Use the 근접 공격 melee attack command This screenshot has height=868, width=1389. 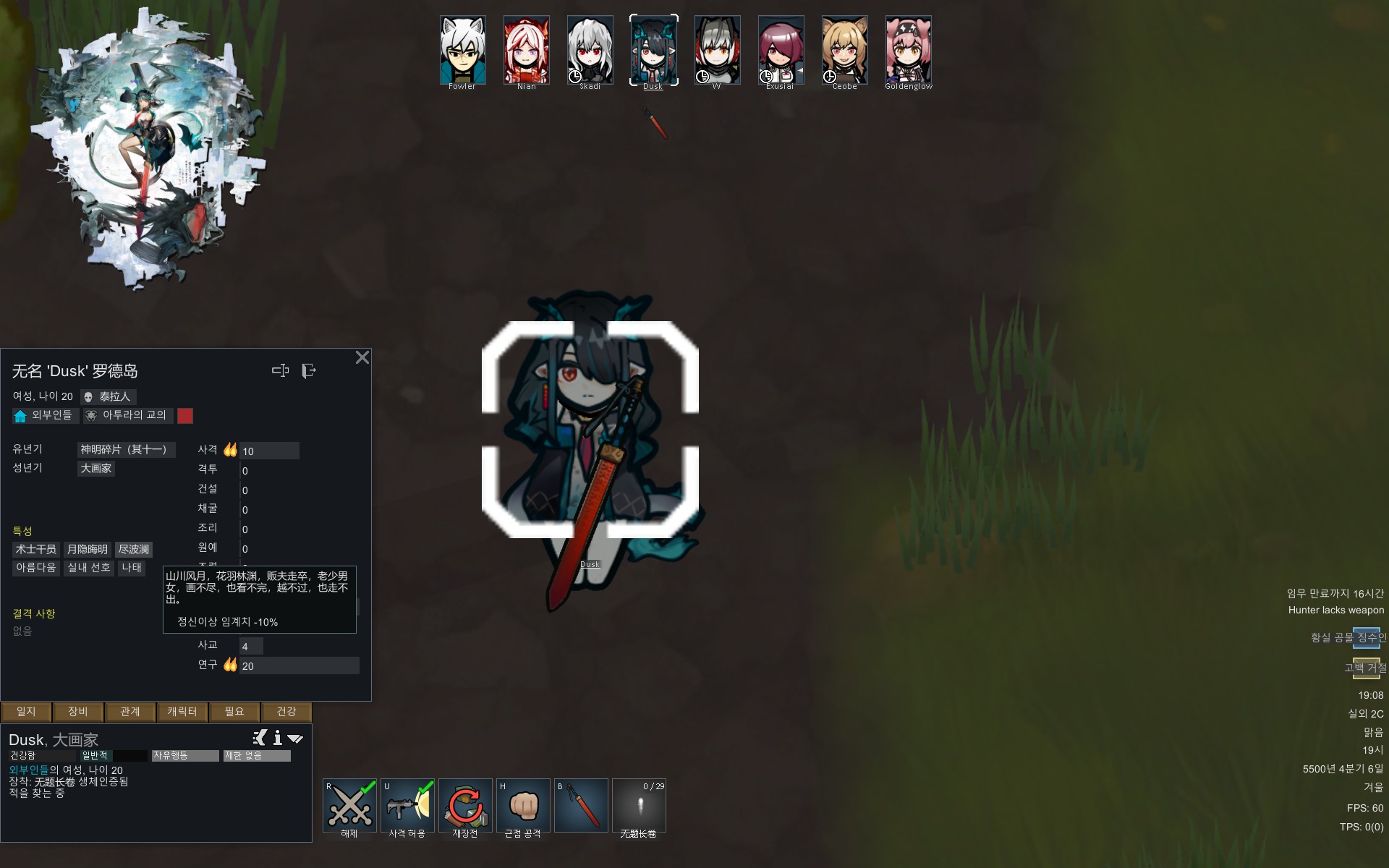[x=523, y=806]
